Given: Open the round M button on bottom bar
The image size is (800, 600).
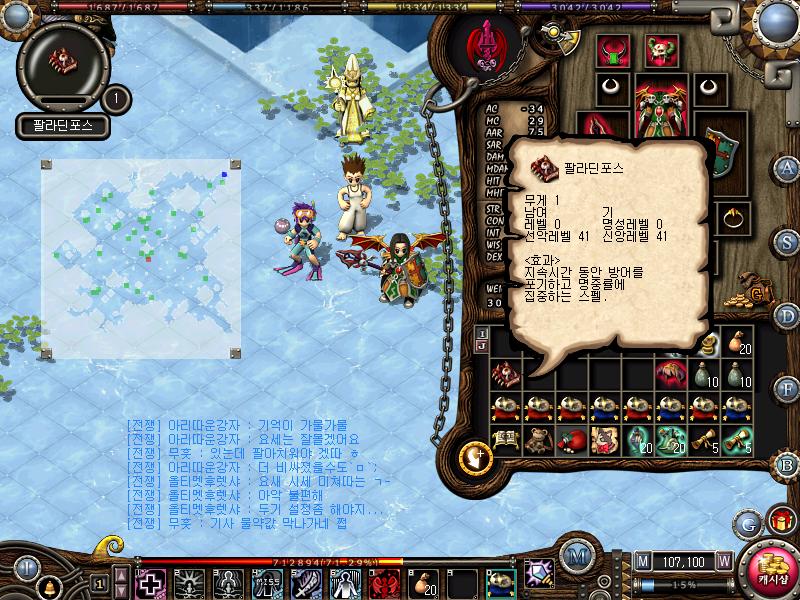Looking at the screenshot, I should 575,556.
